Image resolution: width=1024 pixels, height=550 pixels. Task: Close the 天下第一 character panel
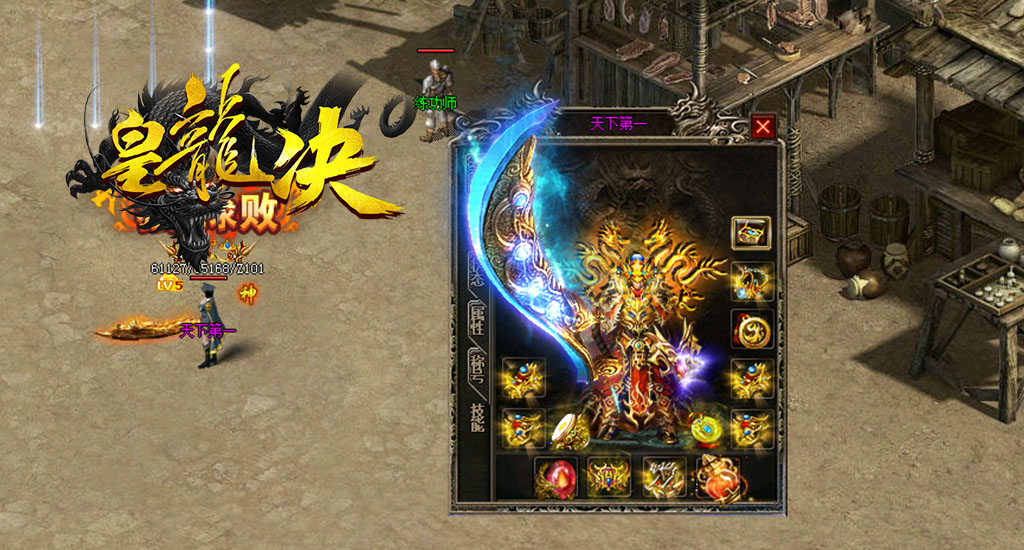(x=763, y=127)
